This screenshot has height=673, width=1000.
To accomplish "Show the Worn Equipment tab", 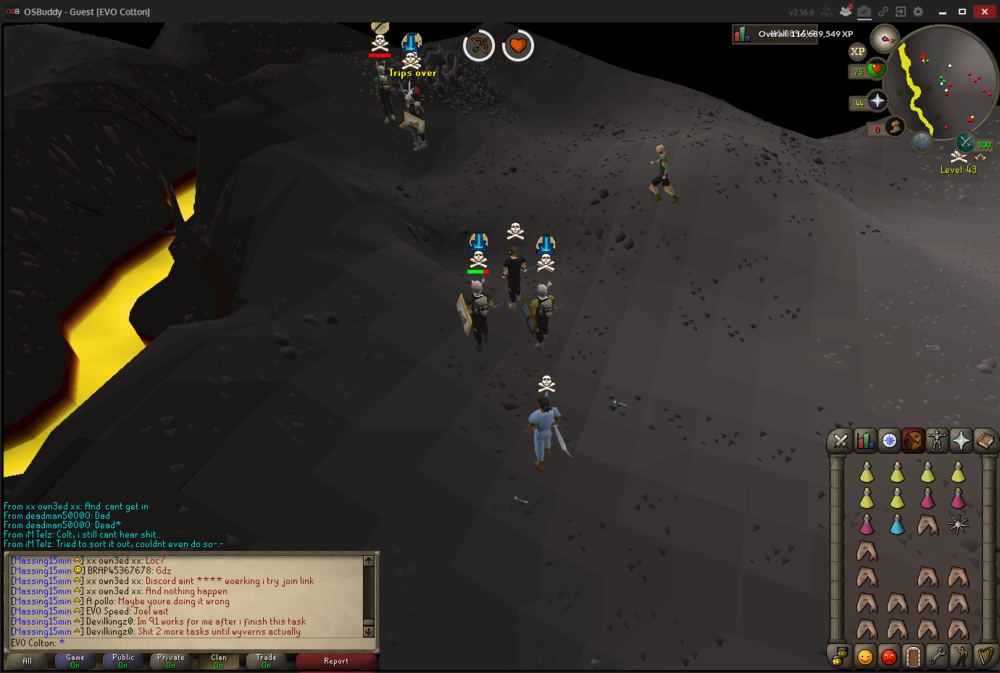I will 937,440.
